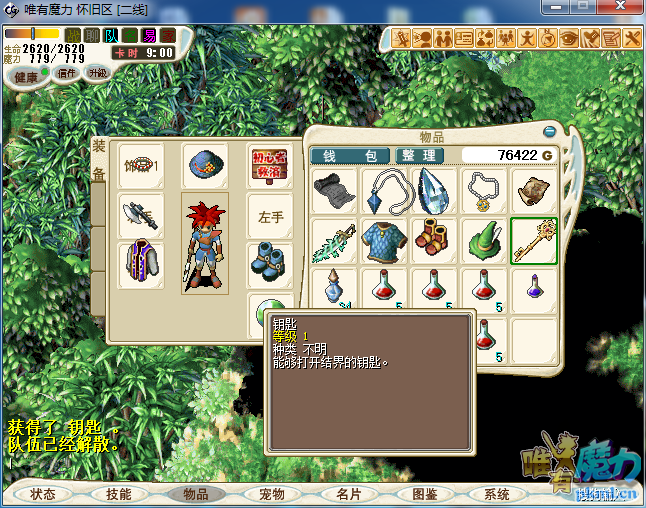Open the 系统 (System) menu tab
Viewport: 646px width, 508px height.
[x=497, y=494]
